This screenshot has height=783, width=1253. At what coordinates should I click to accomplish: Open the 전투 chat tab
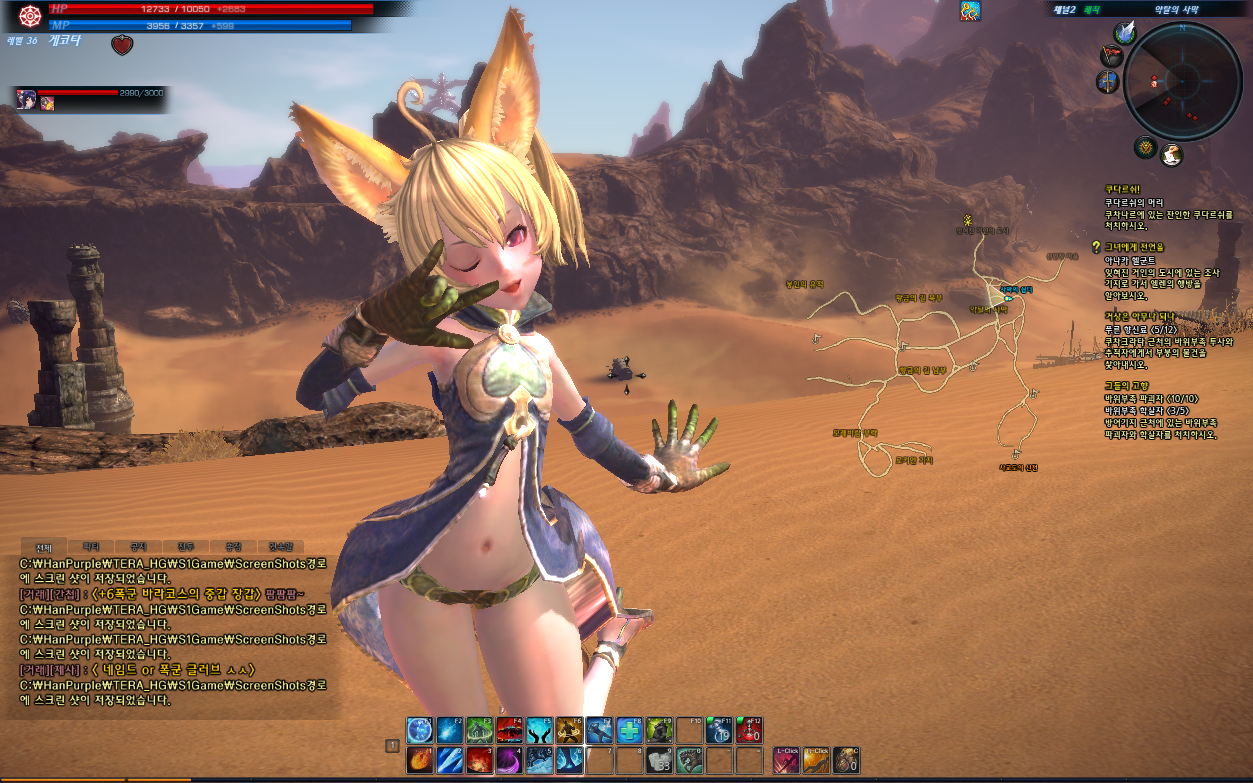pyautogui.click(x=186, y=547)
